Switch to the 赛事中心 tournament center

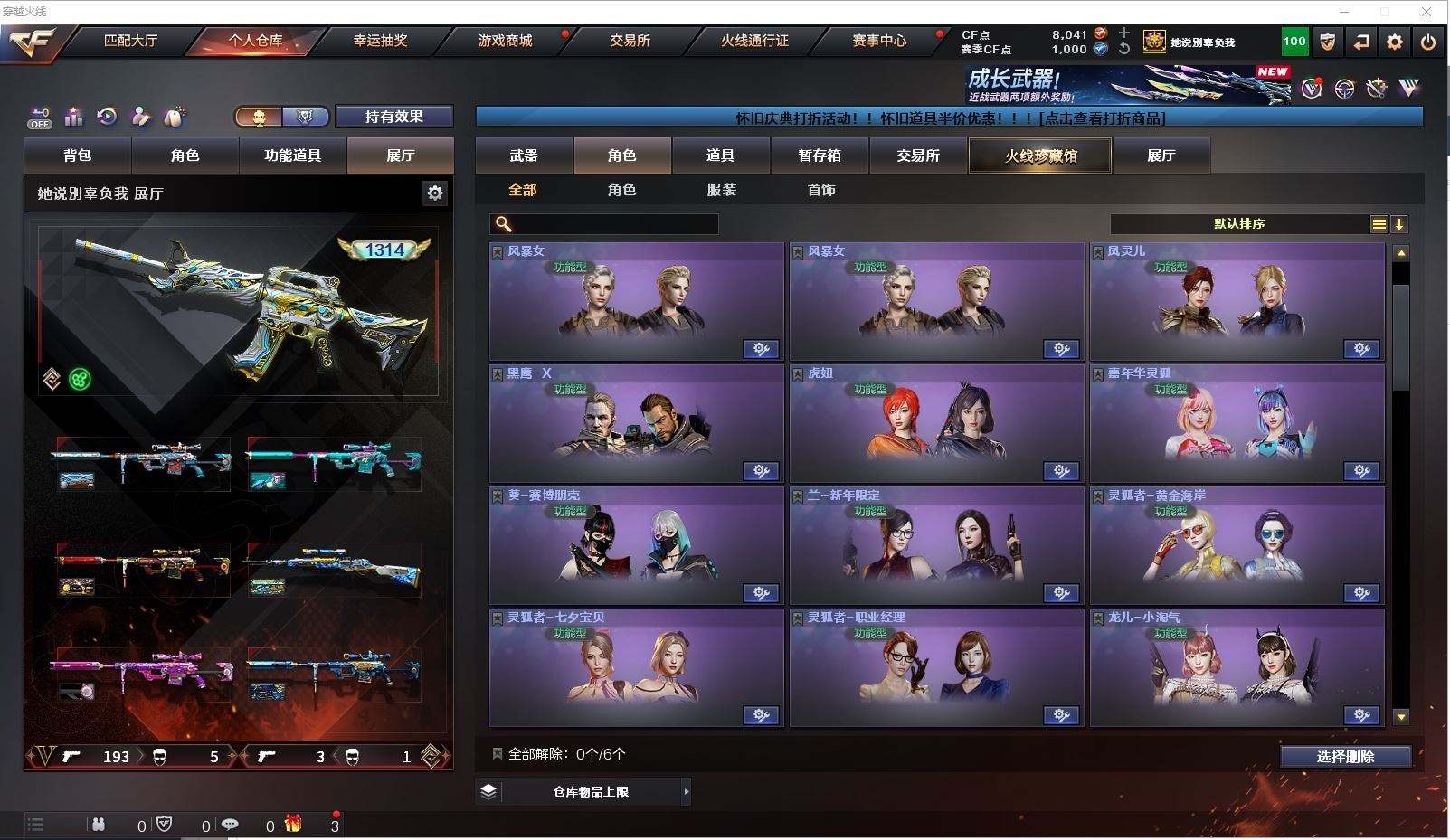878,41
